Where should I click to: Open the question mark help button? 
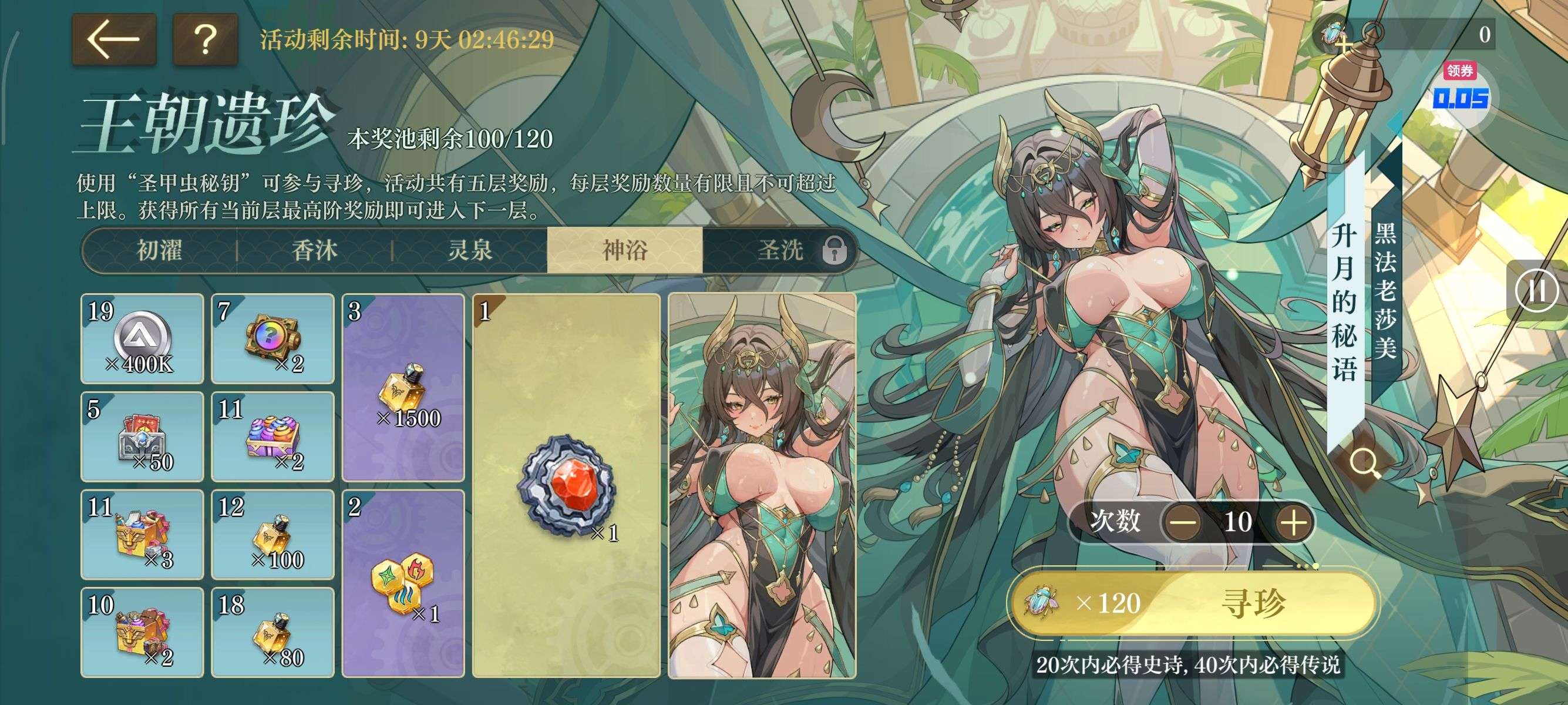[x=205, y=39]
